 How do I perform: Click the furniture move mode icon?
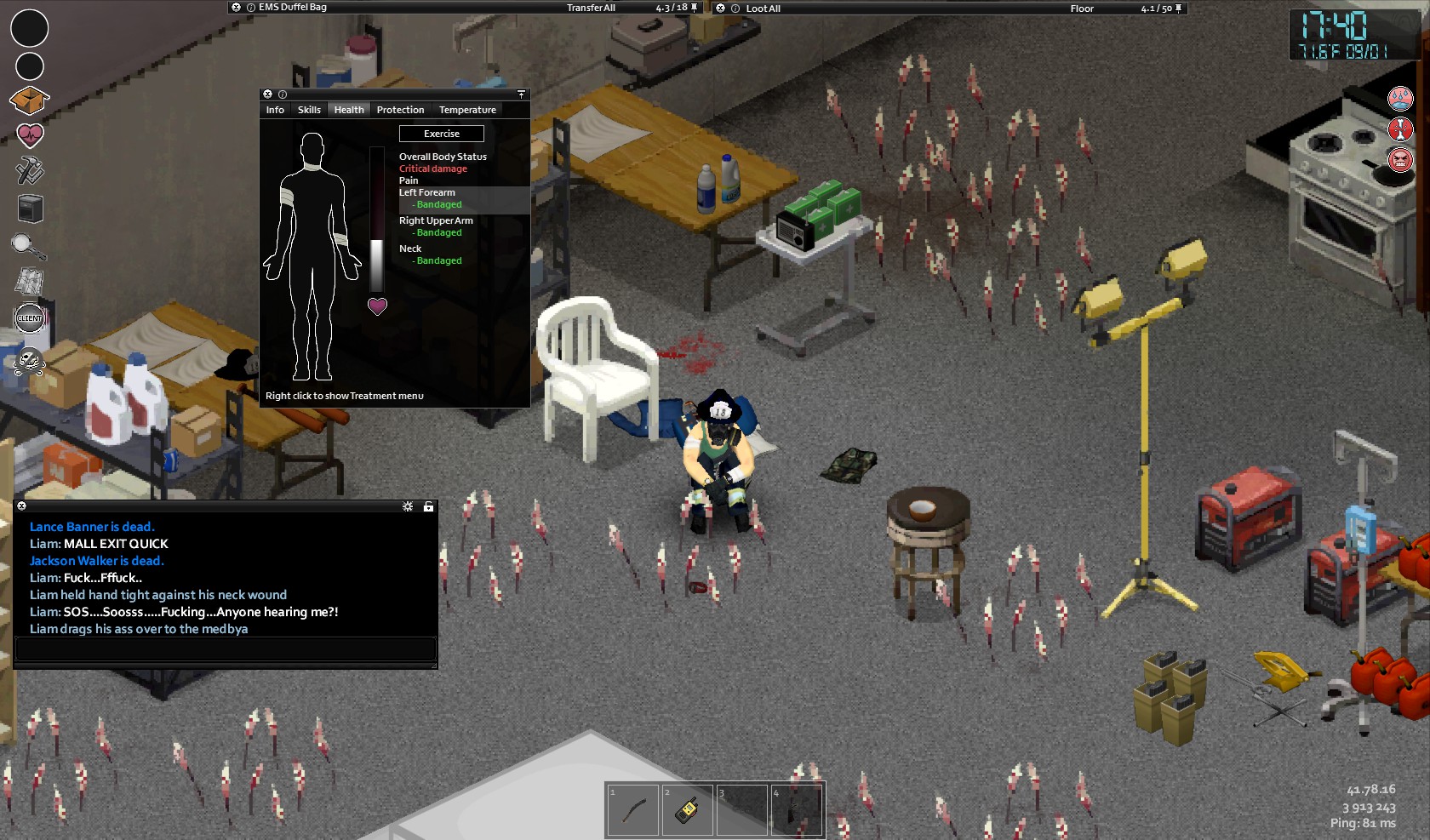[x=30, y=208]
